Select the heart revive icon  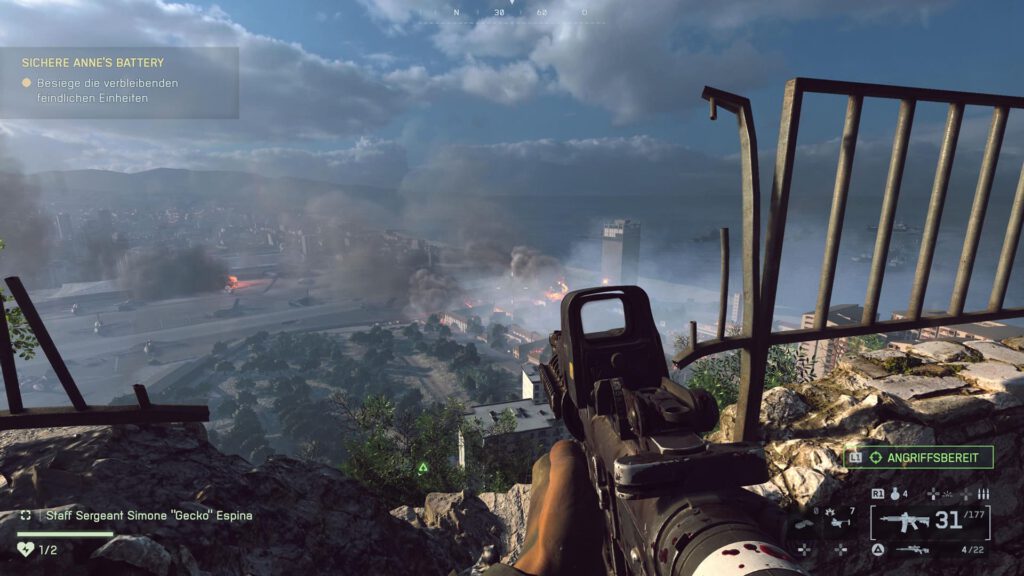pyautogui.click(x=26, y=549)
